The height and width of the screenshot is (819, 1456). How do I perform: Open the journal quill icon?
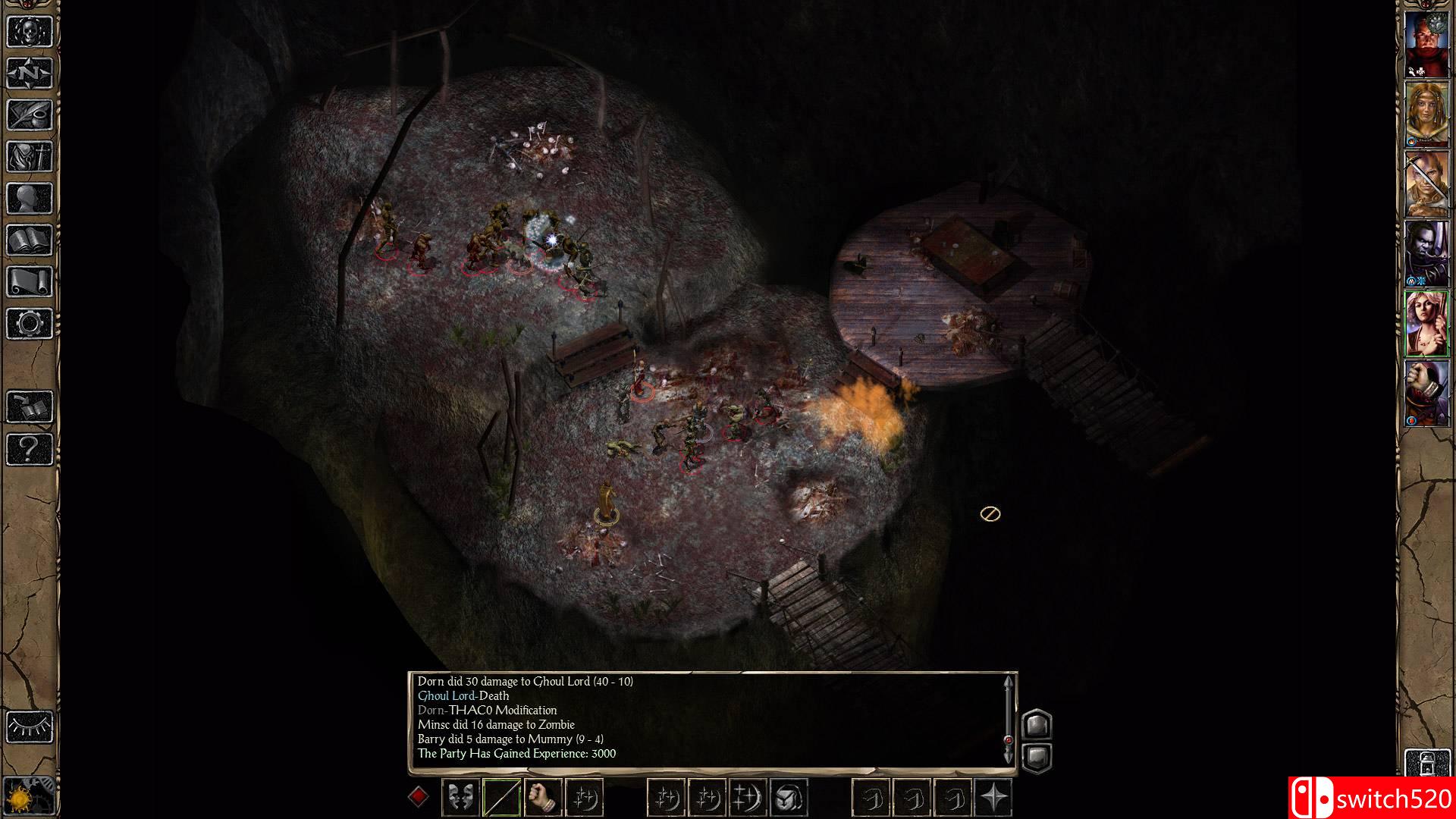30,115
